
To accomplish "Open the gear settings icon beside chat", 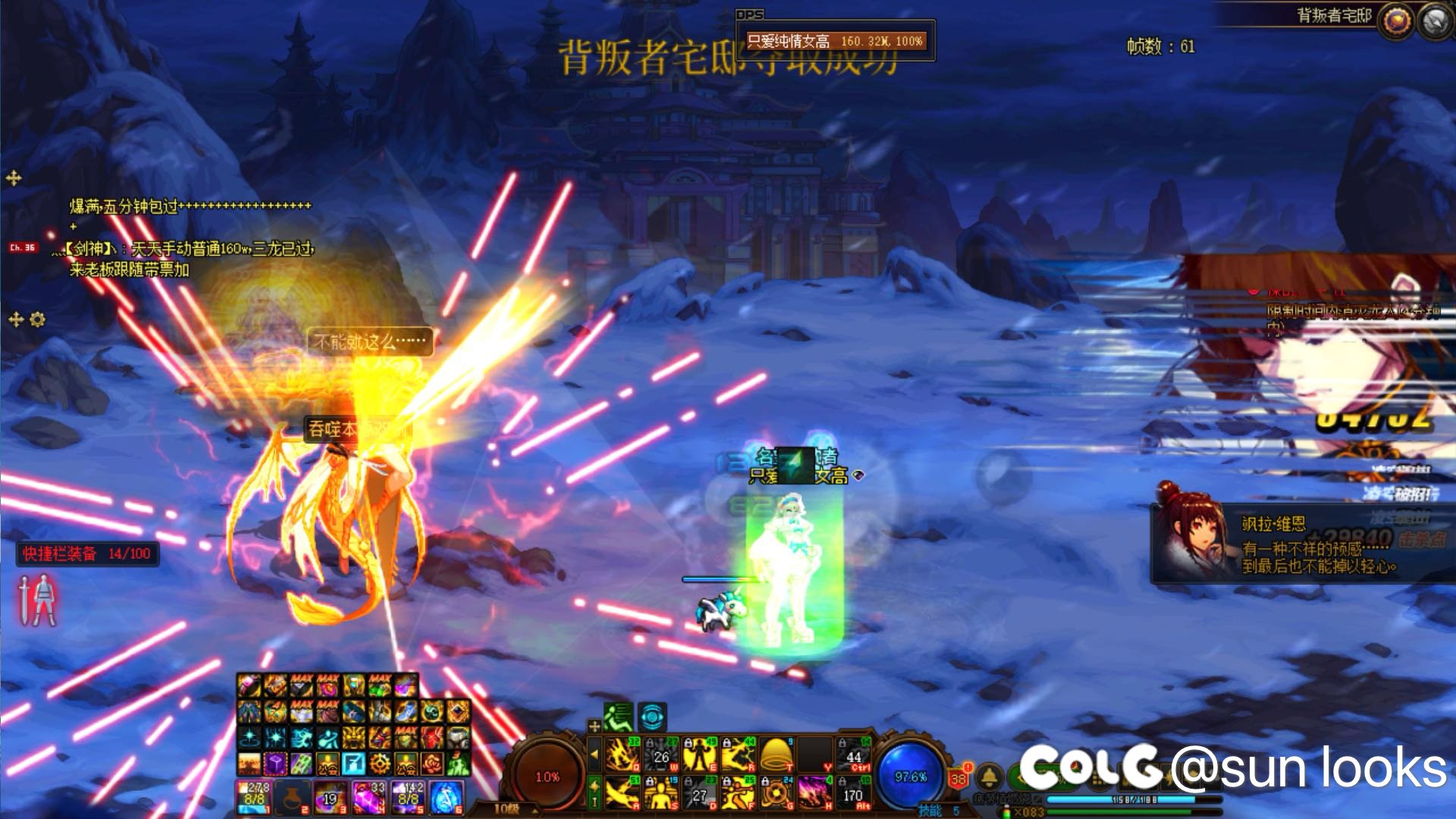I will [37, 320].
